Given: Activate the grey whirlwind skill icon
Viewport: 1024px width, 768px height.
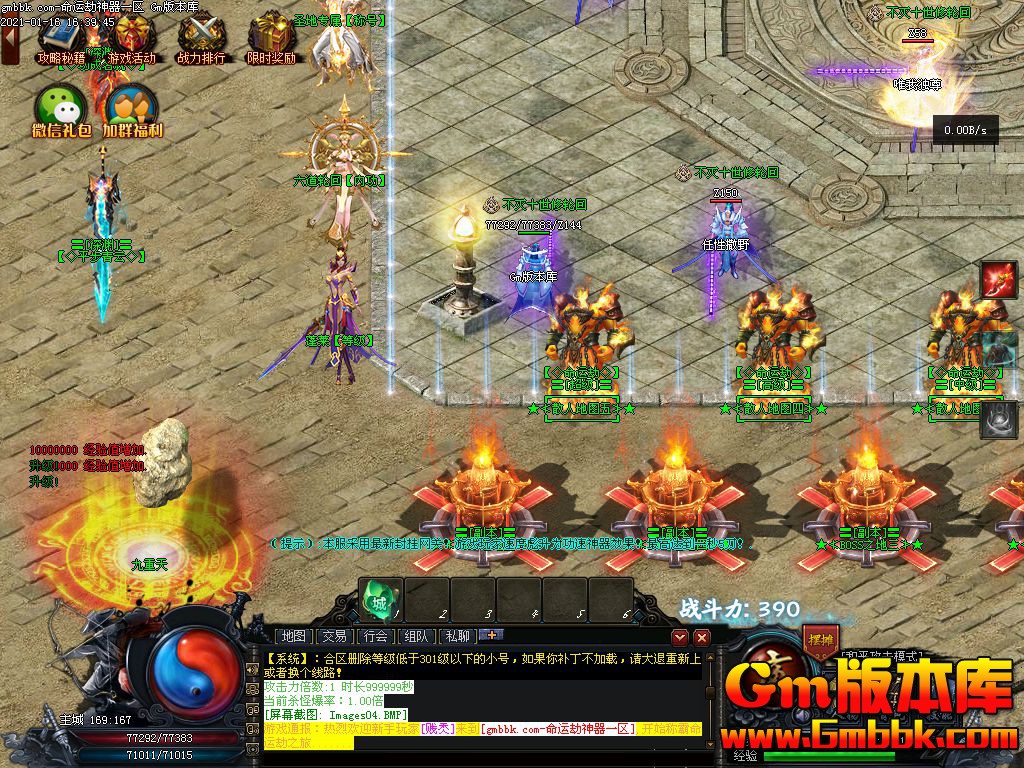Looking at the screenshot, I should 998,420.
